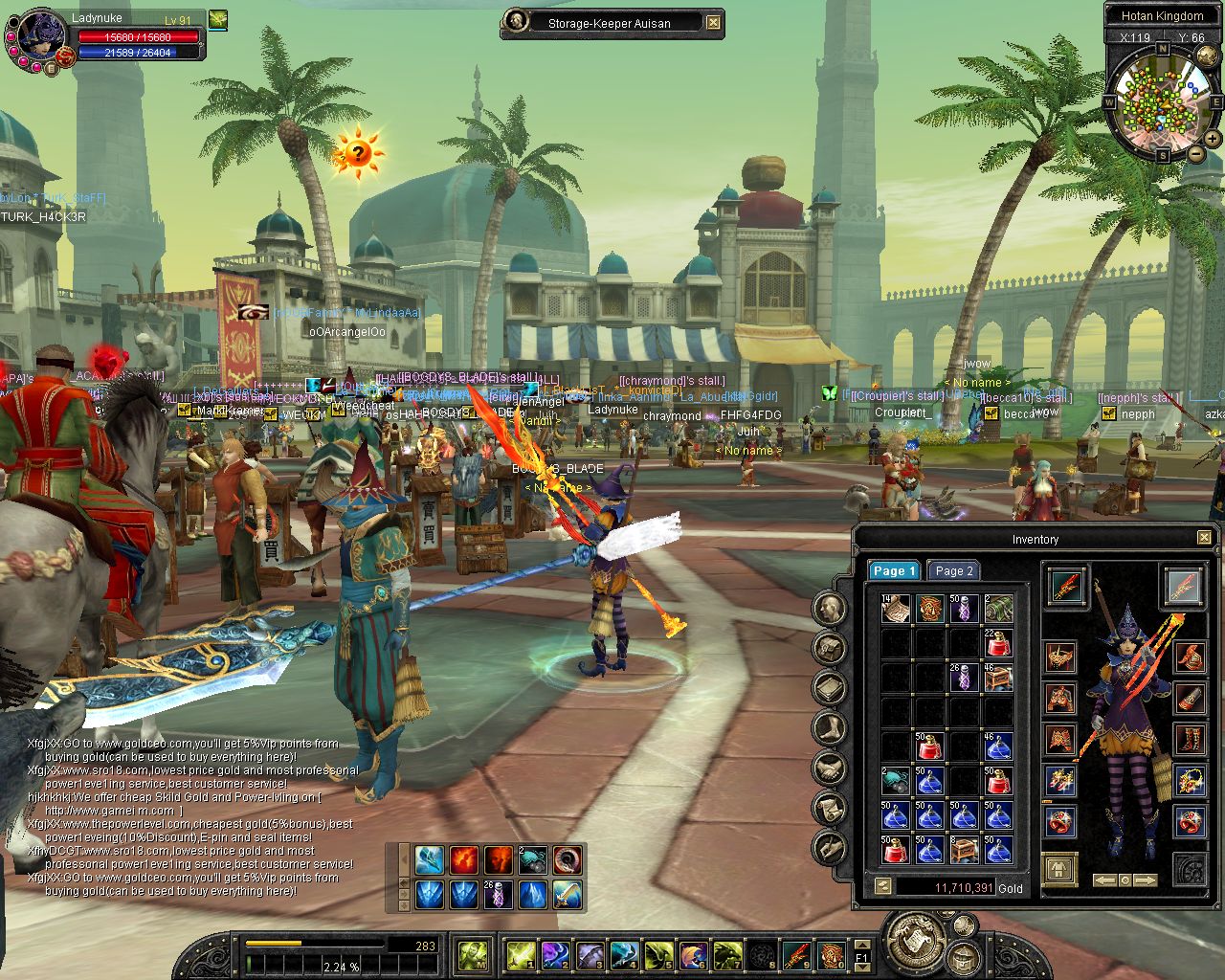Close the Inventory window
This screenshot has width=1225, height=980.
(1204, 538)
